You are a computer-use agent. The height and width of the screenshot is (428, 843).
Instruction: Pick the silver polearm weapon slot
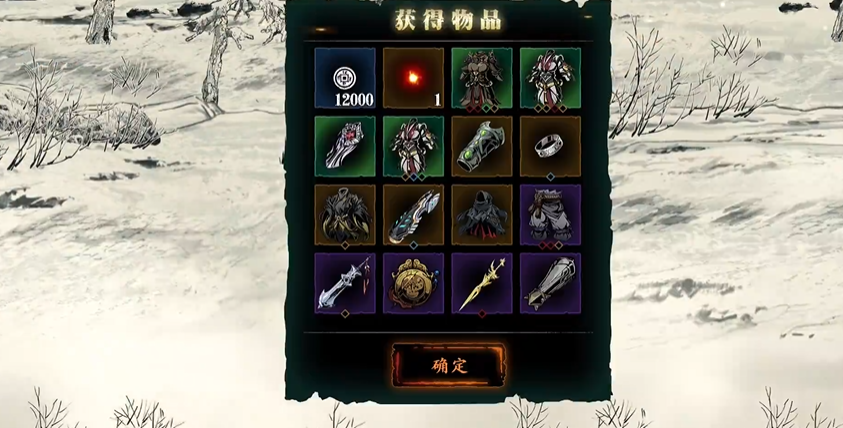click(x=345, y=282)
